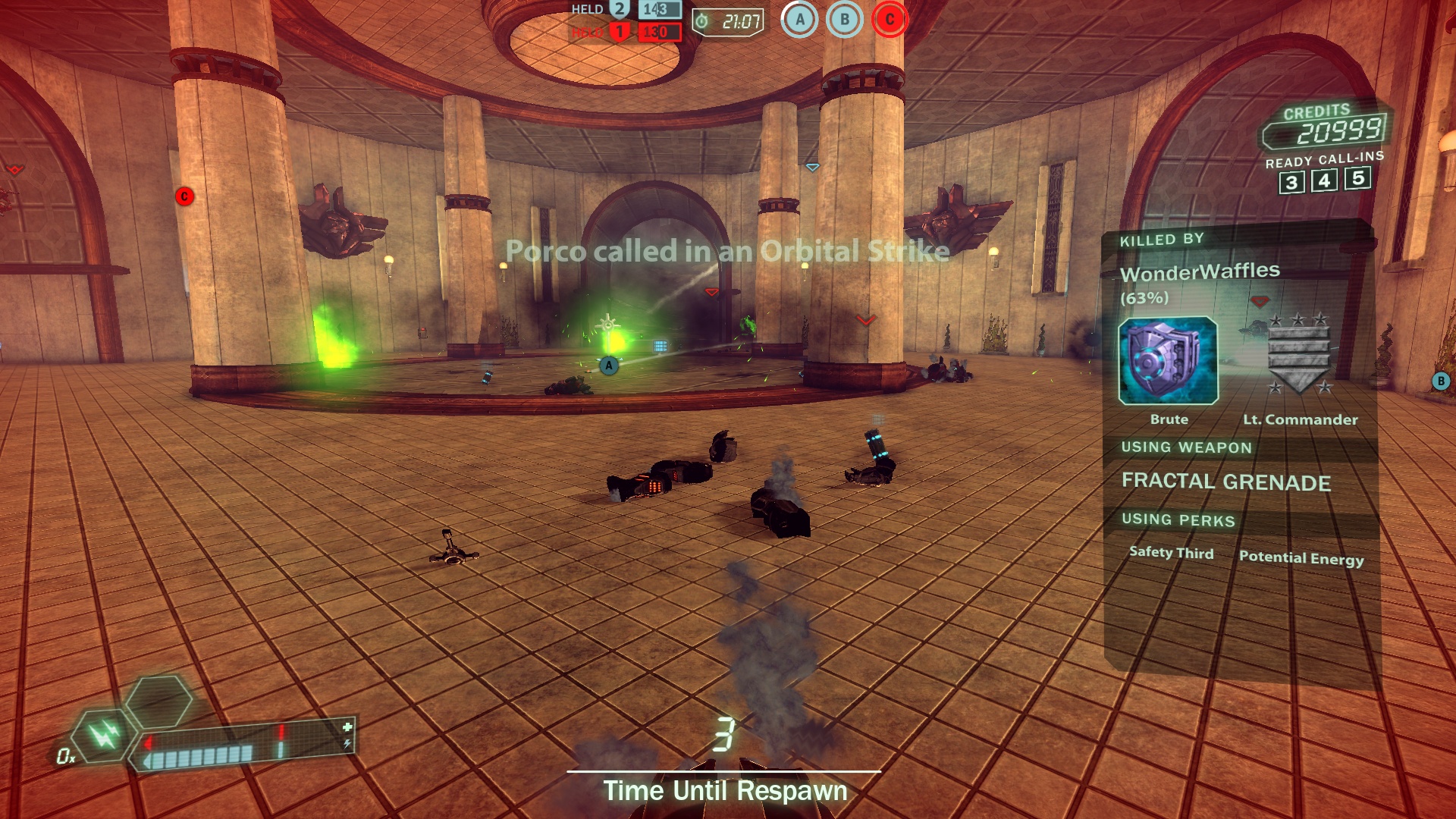1456x819 pixels.
Task: Select control point B indicator in top bar
Action: tap(845, 20)
